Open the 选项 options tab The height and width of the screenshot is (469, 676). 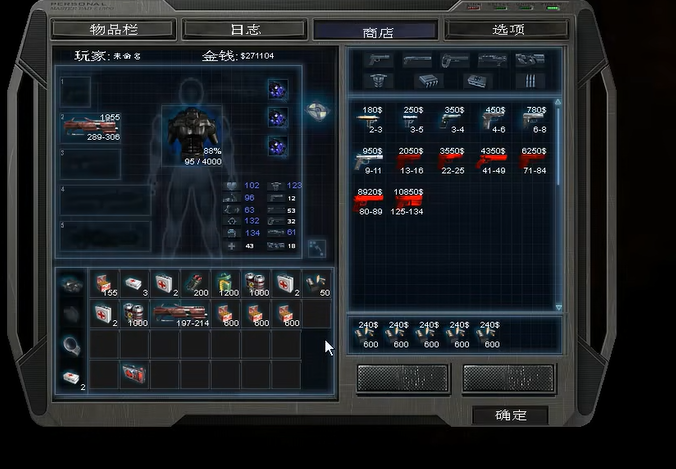(508, 29)
